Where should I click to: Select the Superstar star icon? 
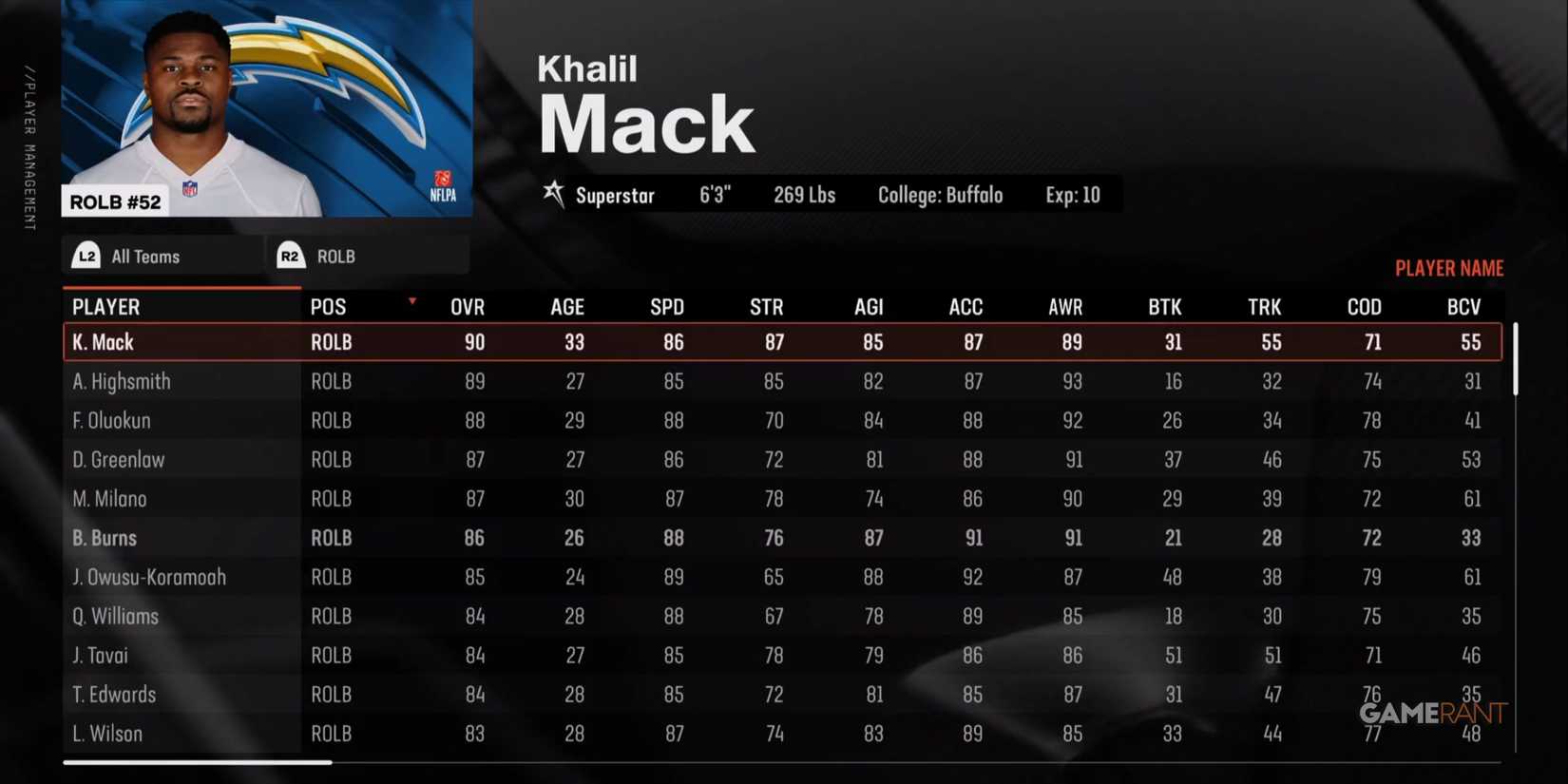pos(554,194)
